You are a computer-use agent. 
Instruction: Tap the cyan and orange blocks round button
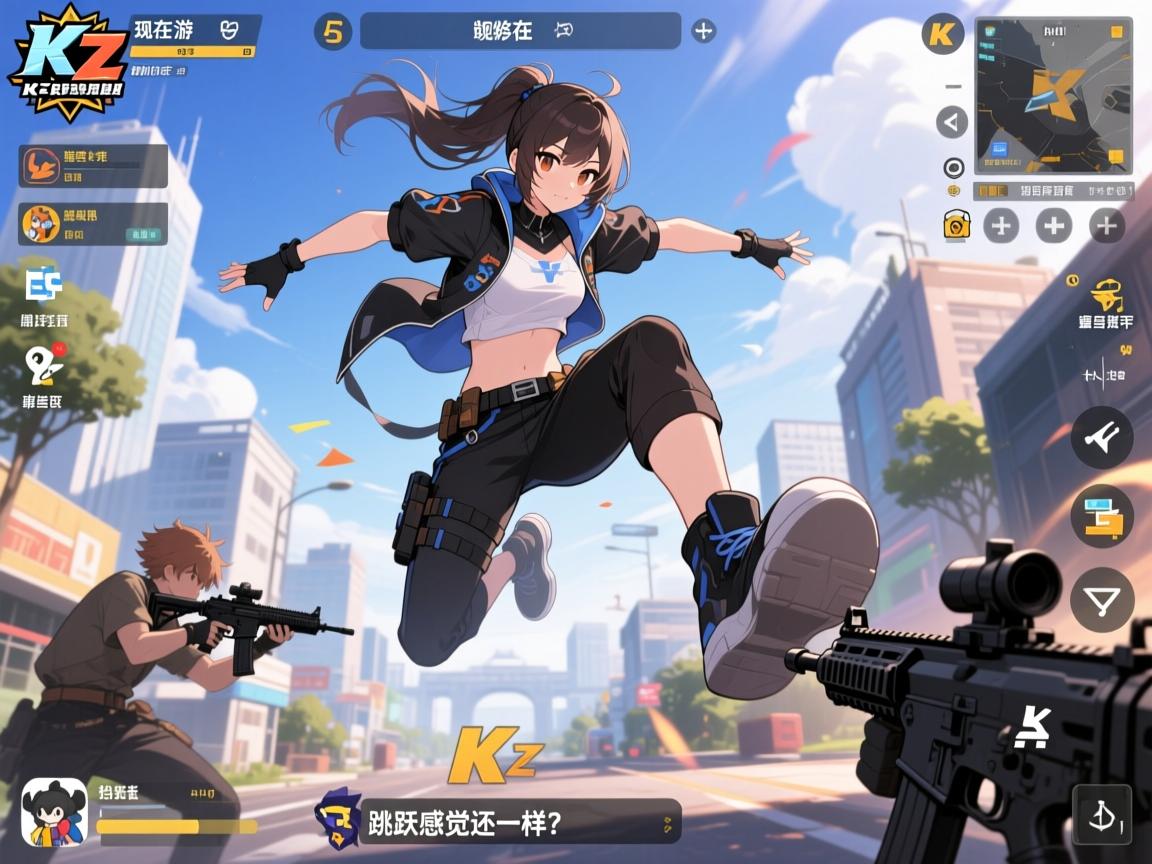(x=1102, y=517)
